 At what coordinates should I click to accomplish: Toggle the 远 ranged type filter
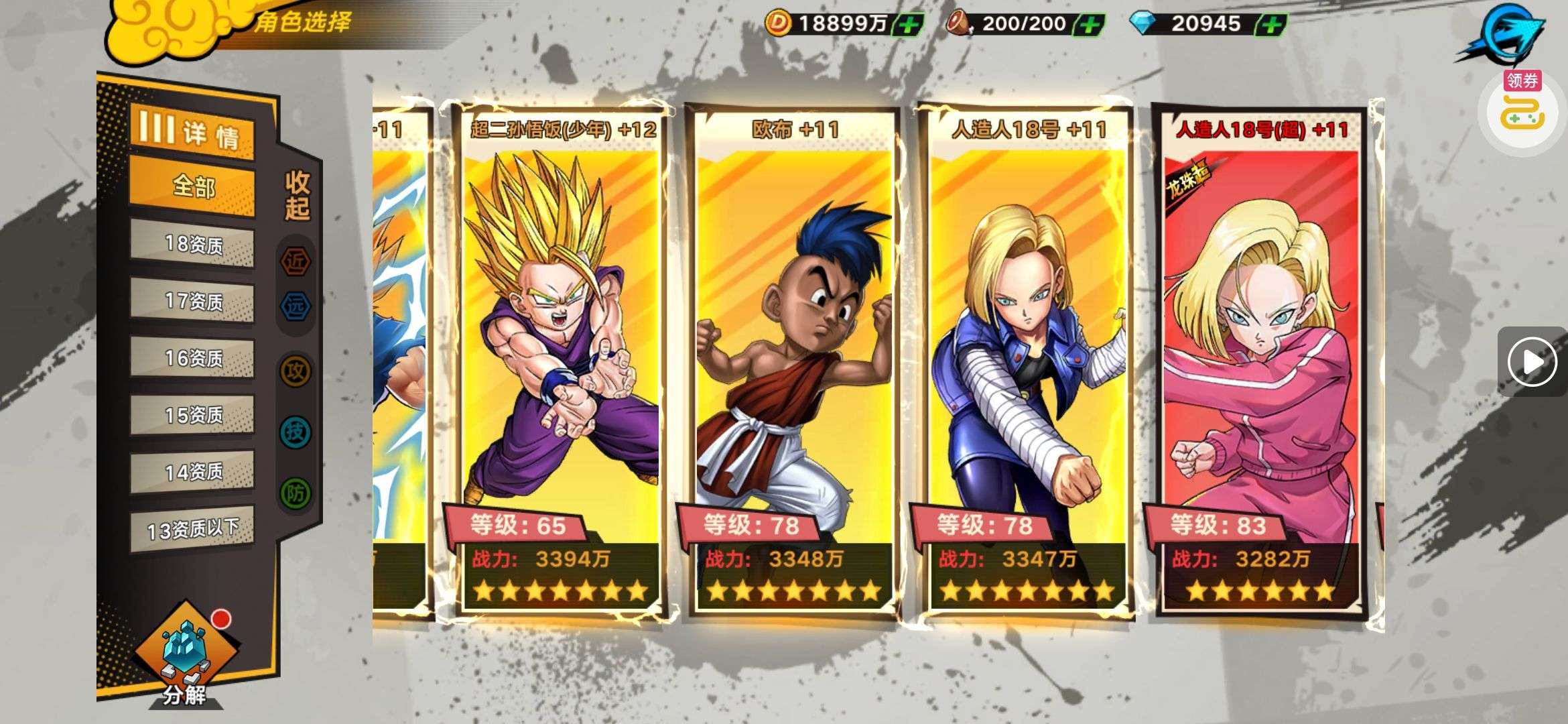click(296, 307)
